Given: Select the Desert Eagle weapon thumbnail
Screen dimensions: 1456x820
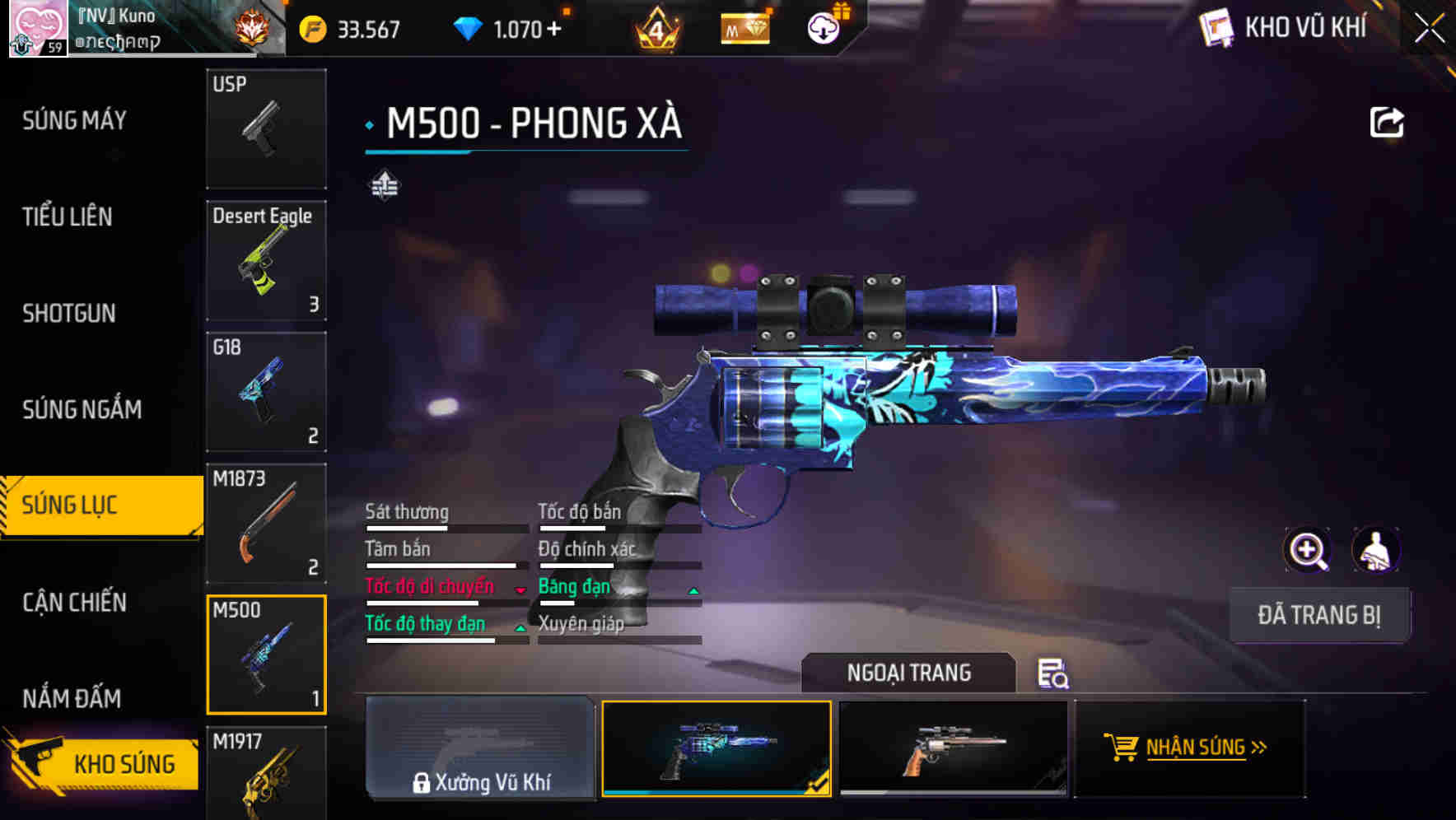Looking at the screenshot, I should (266, 259).
